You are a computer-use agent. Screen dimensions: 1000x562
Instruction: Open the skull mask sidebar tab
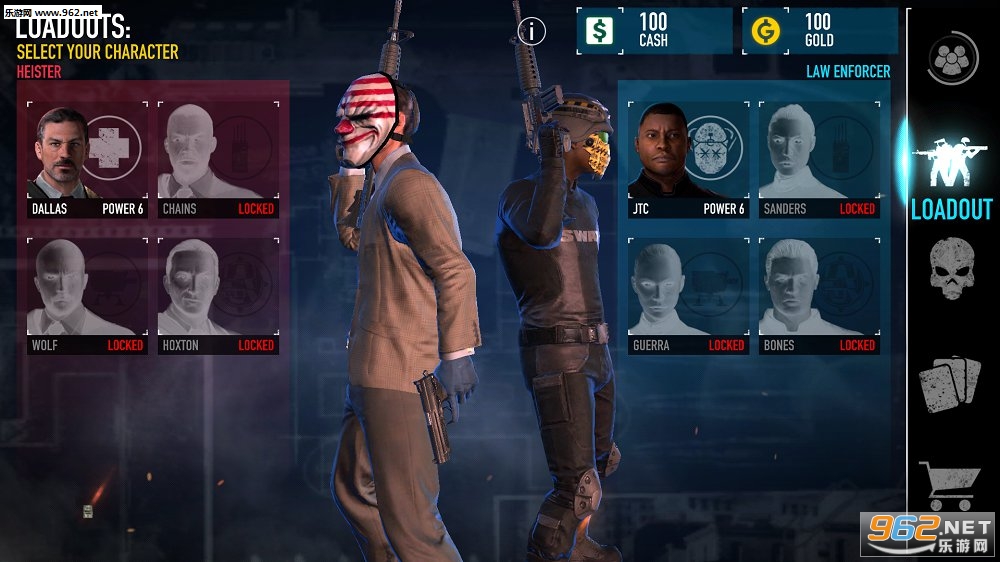951,268
